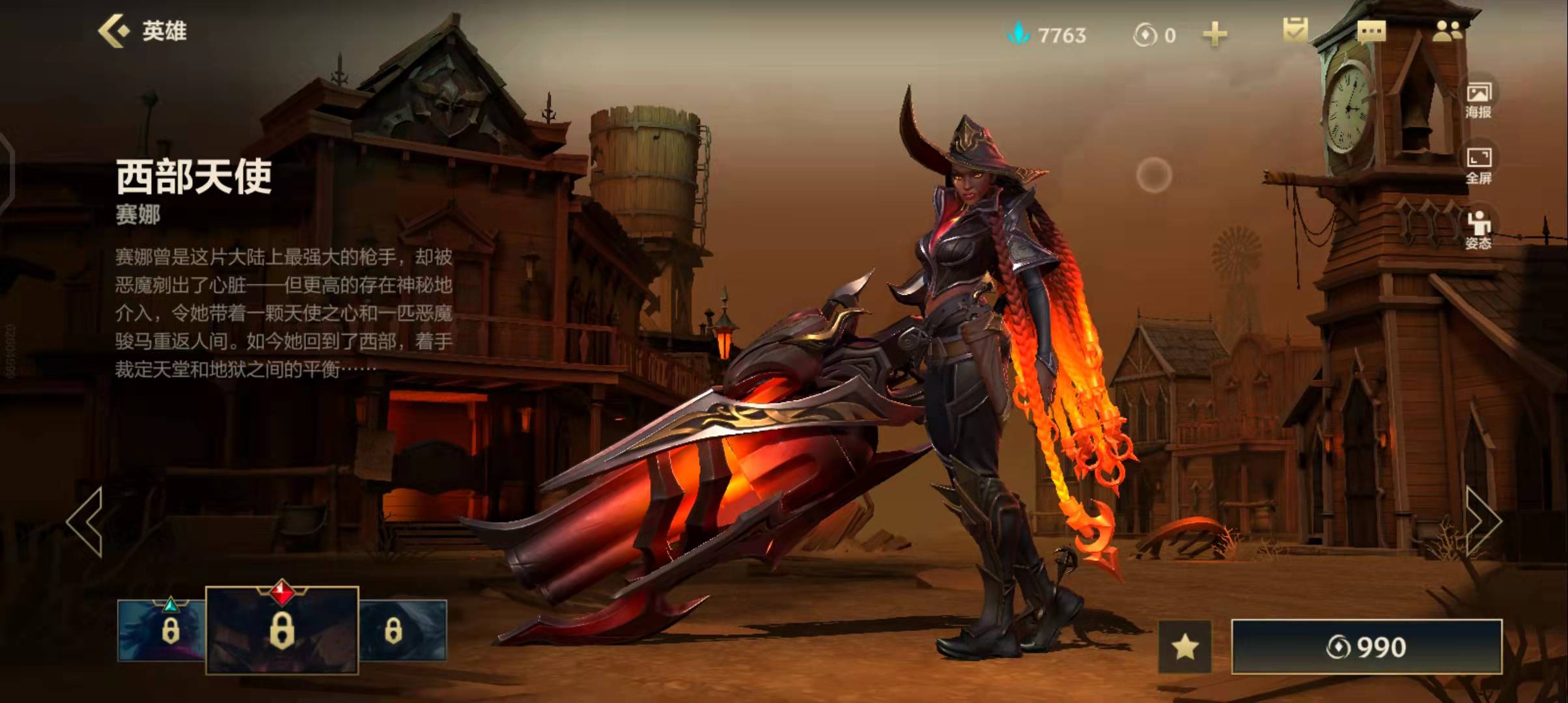Show the next skin with right arrow

[x=1483, y=521]
